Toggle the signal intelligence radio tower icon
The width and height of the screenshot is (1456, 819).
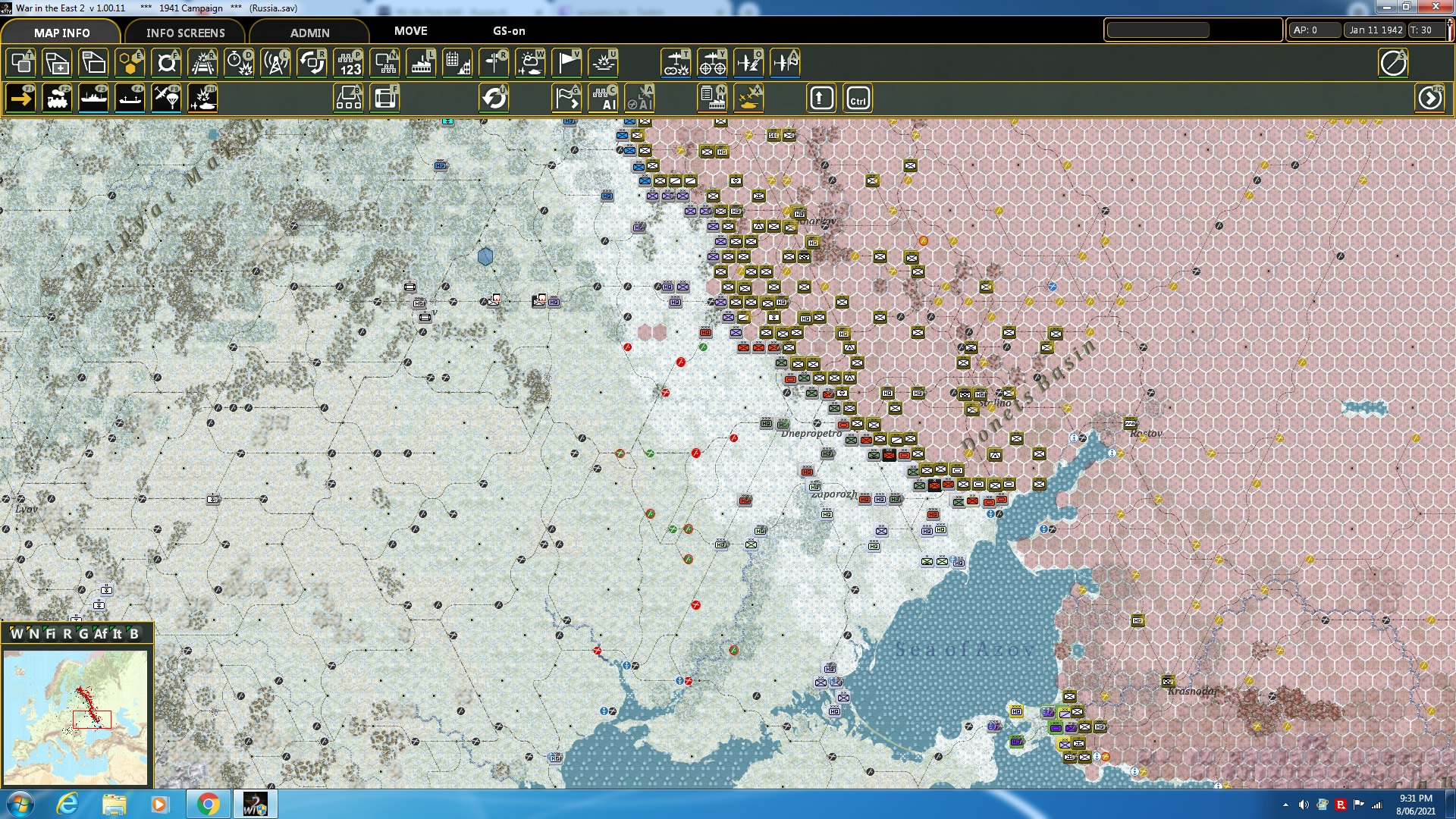[275, 63]
